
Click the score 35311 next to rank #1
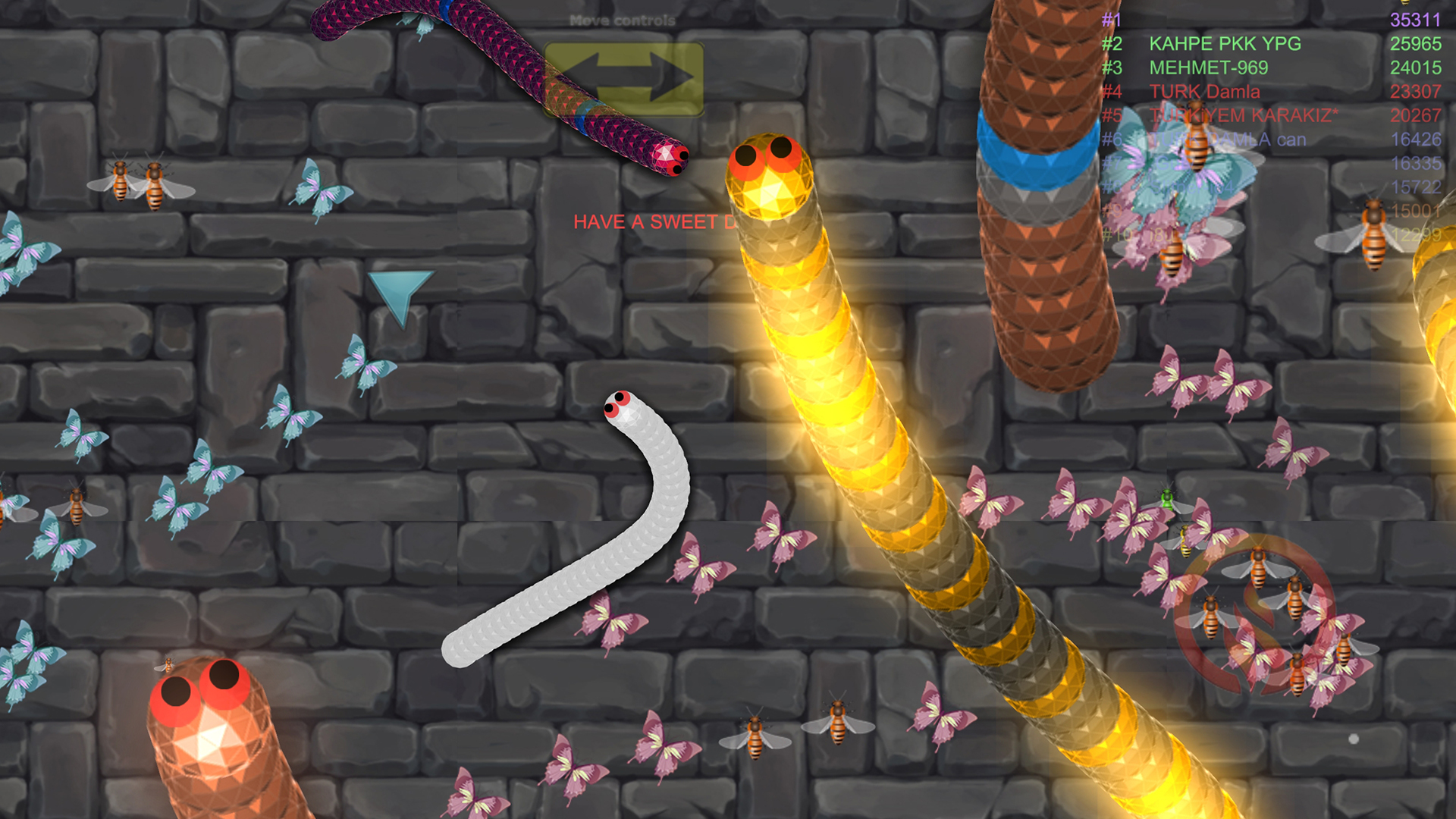(x=1415, y=20)
